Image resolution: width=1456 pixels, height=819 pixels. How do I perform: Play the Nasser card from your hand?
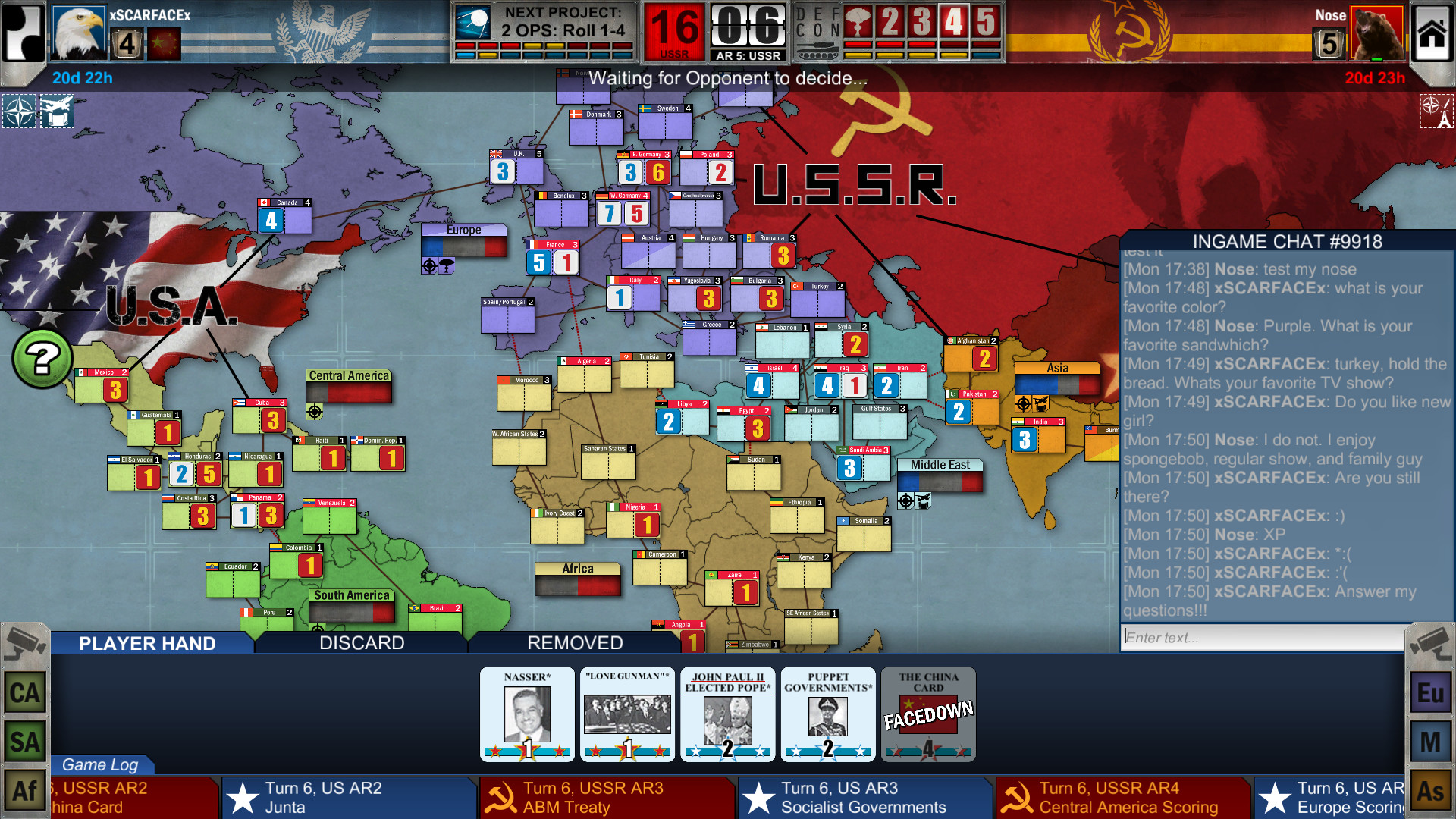pyautogui.click(x=526, y=714)
